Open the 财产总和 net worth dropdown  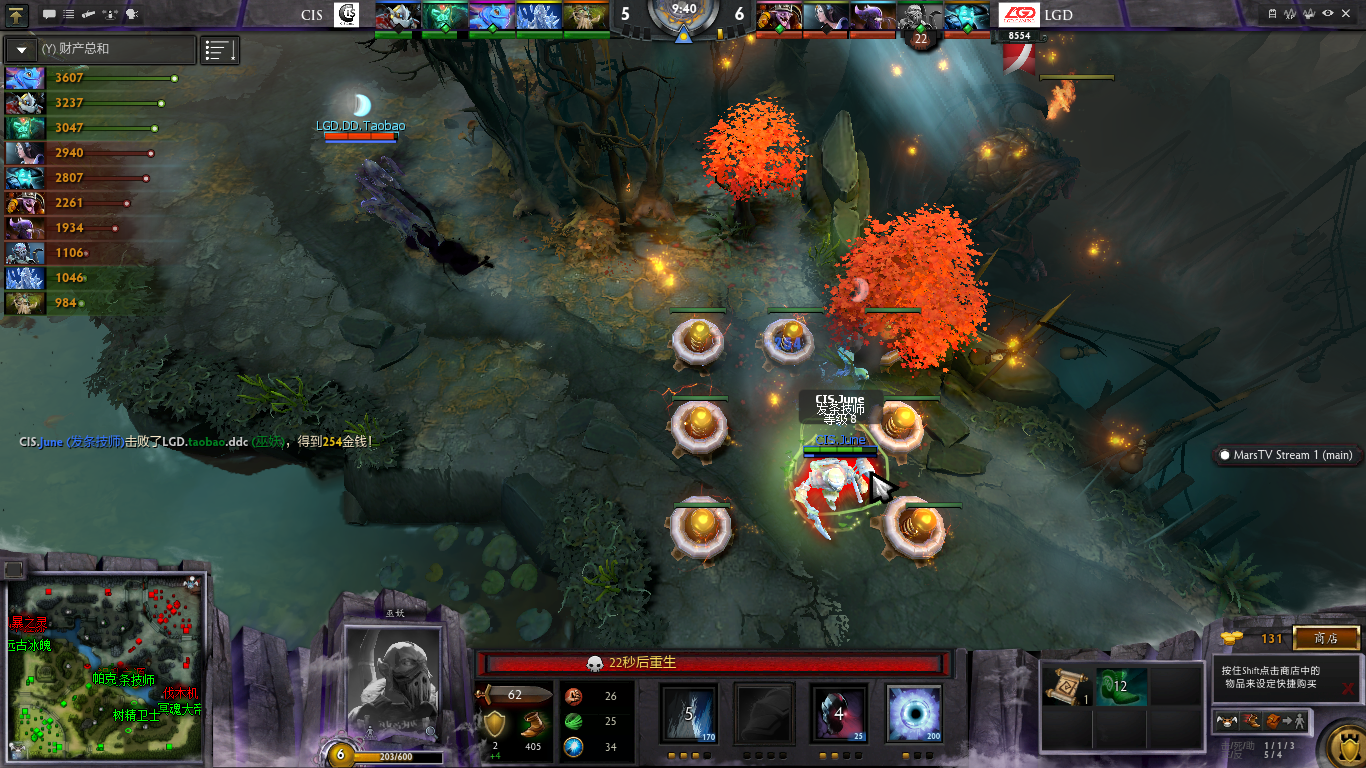(x=21, y=49)
